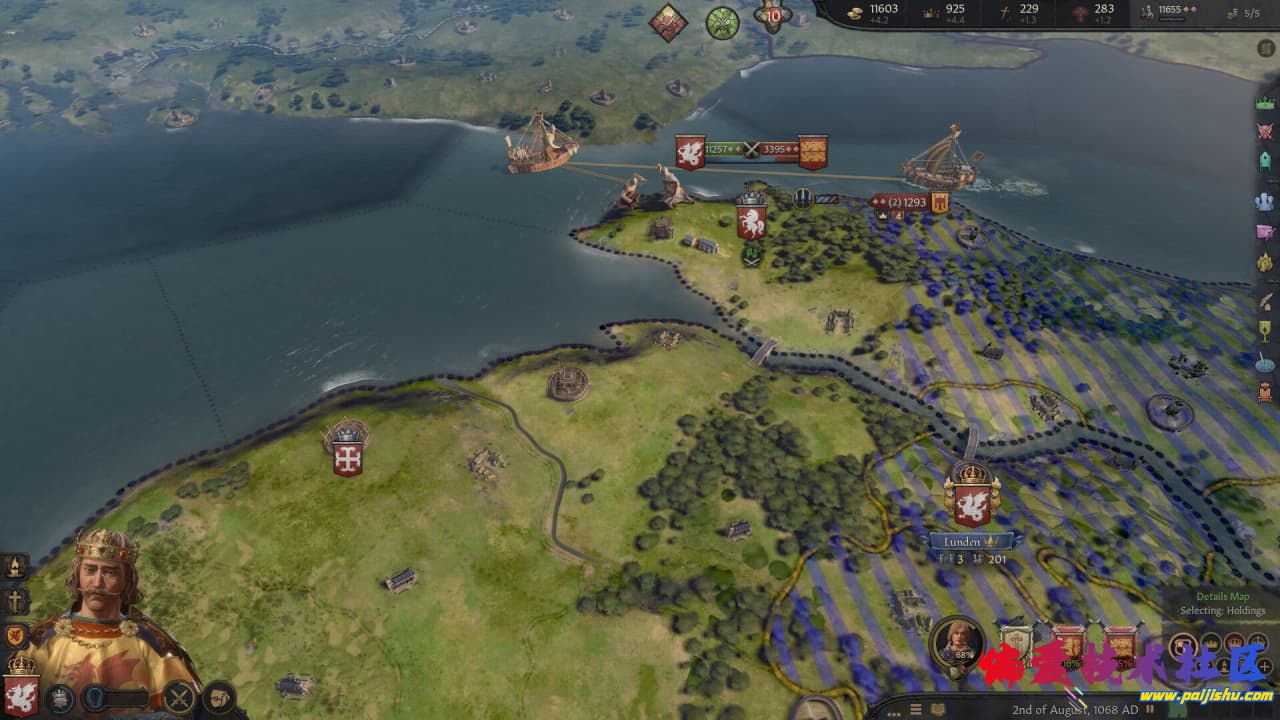Click the candle lifestyle icon
Viewport: 1280px width, 720px height.
pos(16,567)
